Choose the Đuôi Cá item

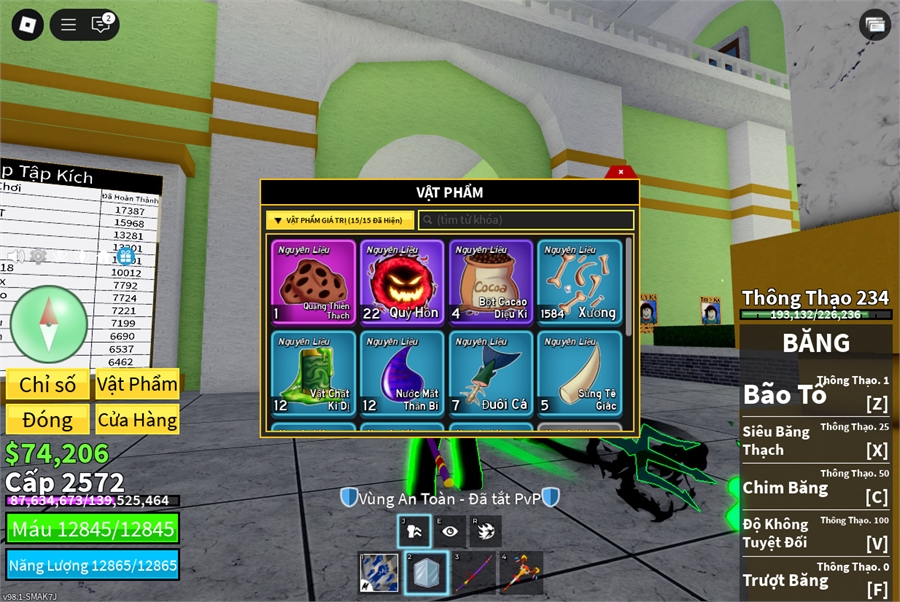click(x=491, y=374)
